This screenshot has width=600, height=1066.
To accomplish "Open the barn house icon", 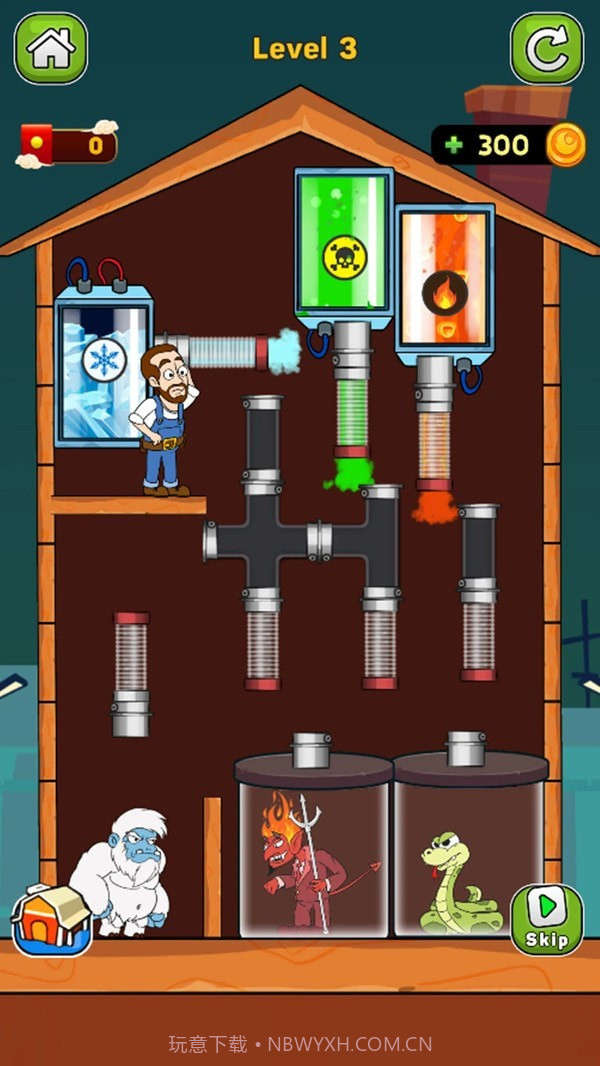I will point(51,918).
